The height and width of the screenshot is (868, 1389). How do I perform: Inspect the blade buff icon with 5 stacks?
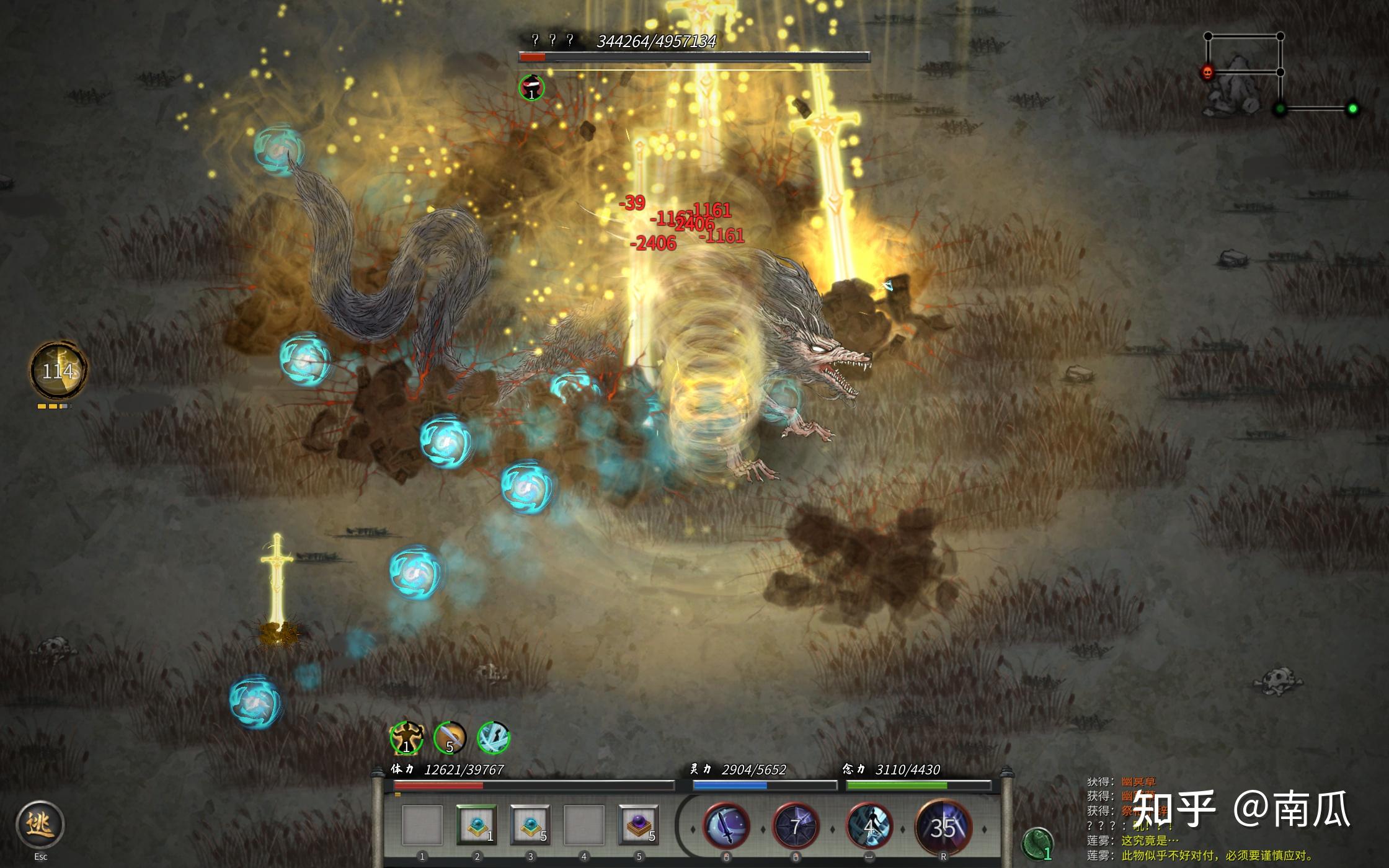coord(450,738)
